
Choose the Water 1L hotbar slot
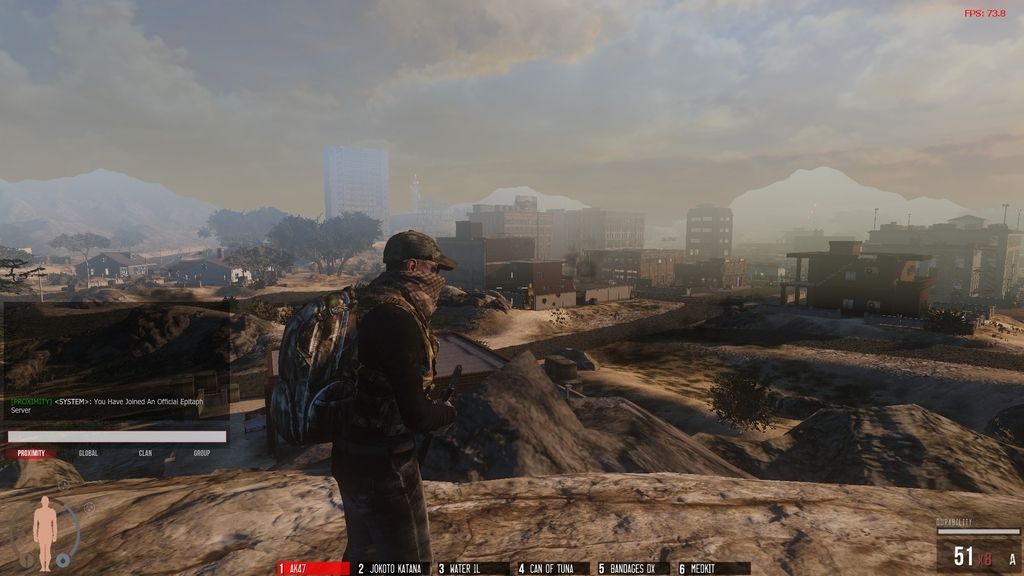pyautogui.click(x=473, y=568)
